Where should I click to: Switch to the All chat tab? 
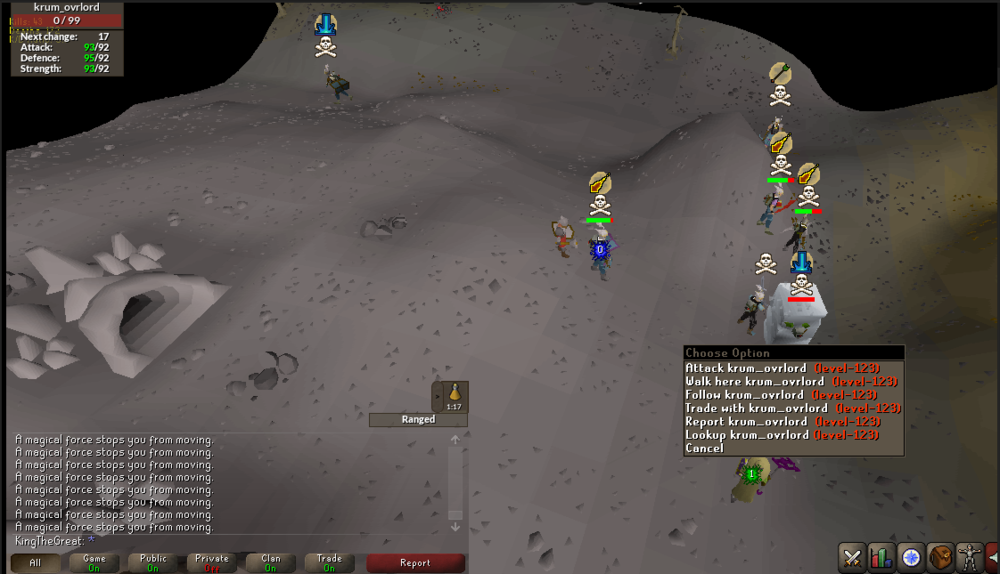pos(35,563)
